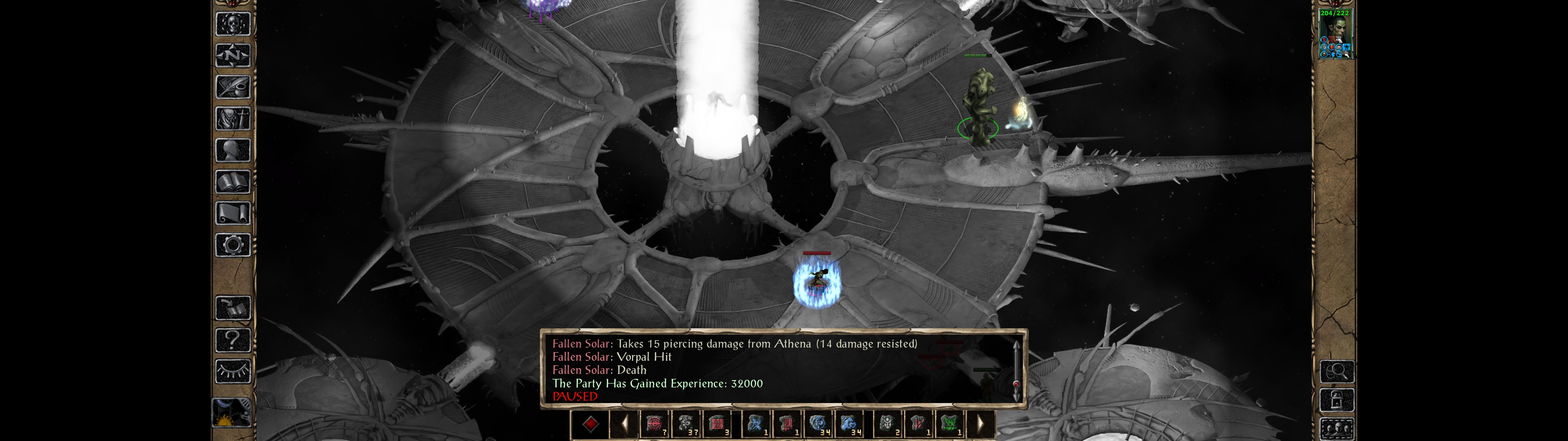Image resolution: width=1568 pixels, height=441 pixels.
Task: Toggle the closed-eye icon
Action: 232,371
